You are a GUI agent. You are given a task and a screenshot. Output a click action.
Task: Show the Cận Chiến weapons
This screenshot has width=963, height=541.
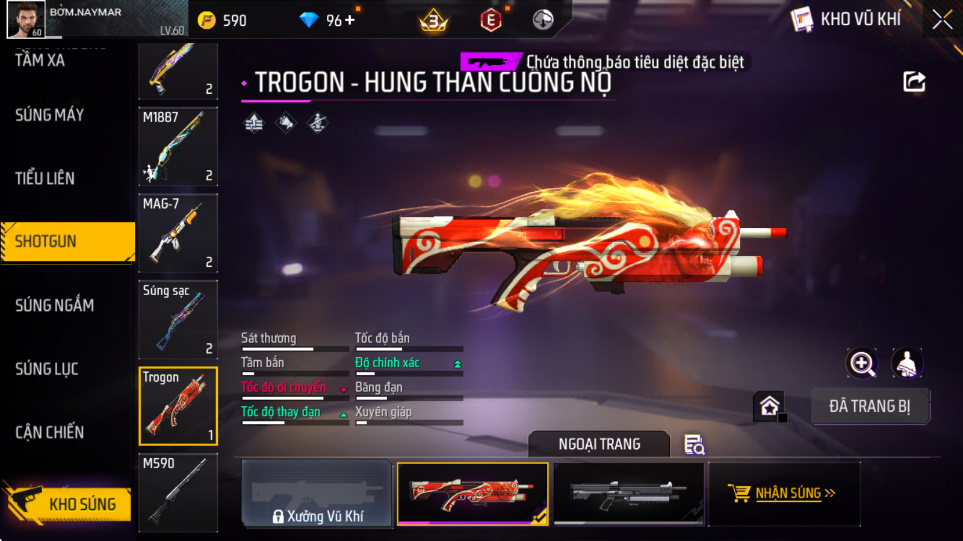(50, 432)
